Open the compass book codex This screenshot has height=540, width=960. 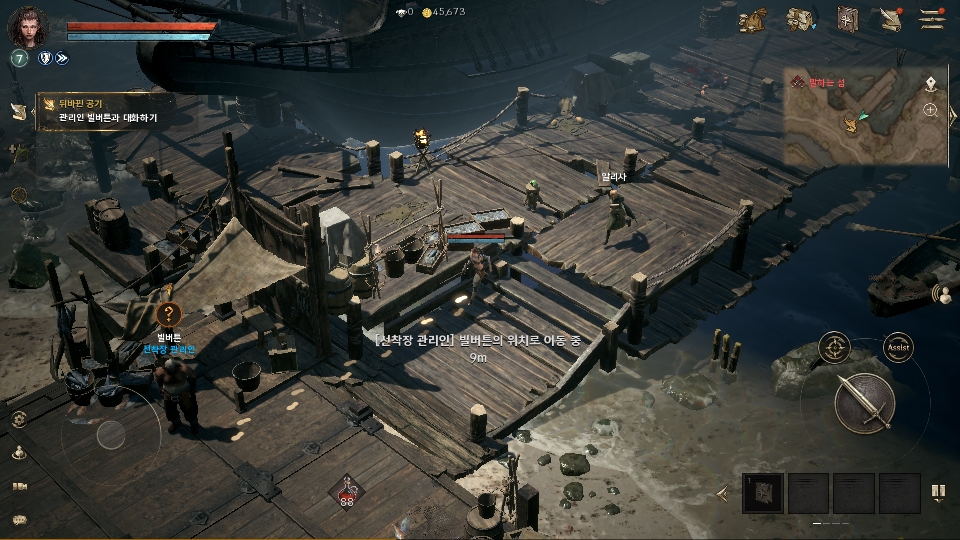848,19
